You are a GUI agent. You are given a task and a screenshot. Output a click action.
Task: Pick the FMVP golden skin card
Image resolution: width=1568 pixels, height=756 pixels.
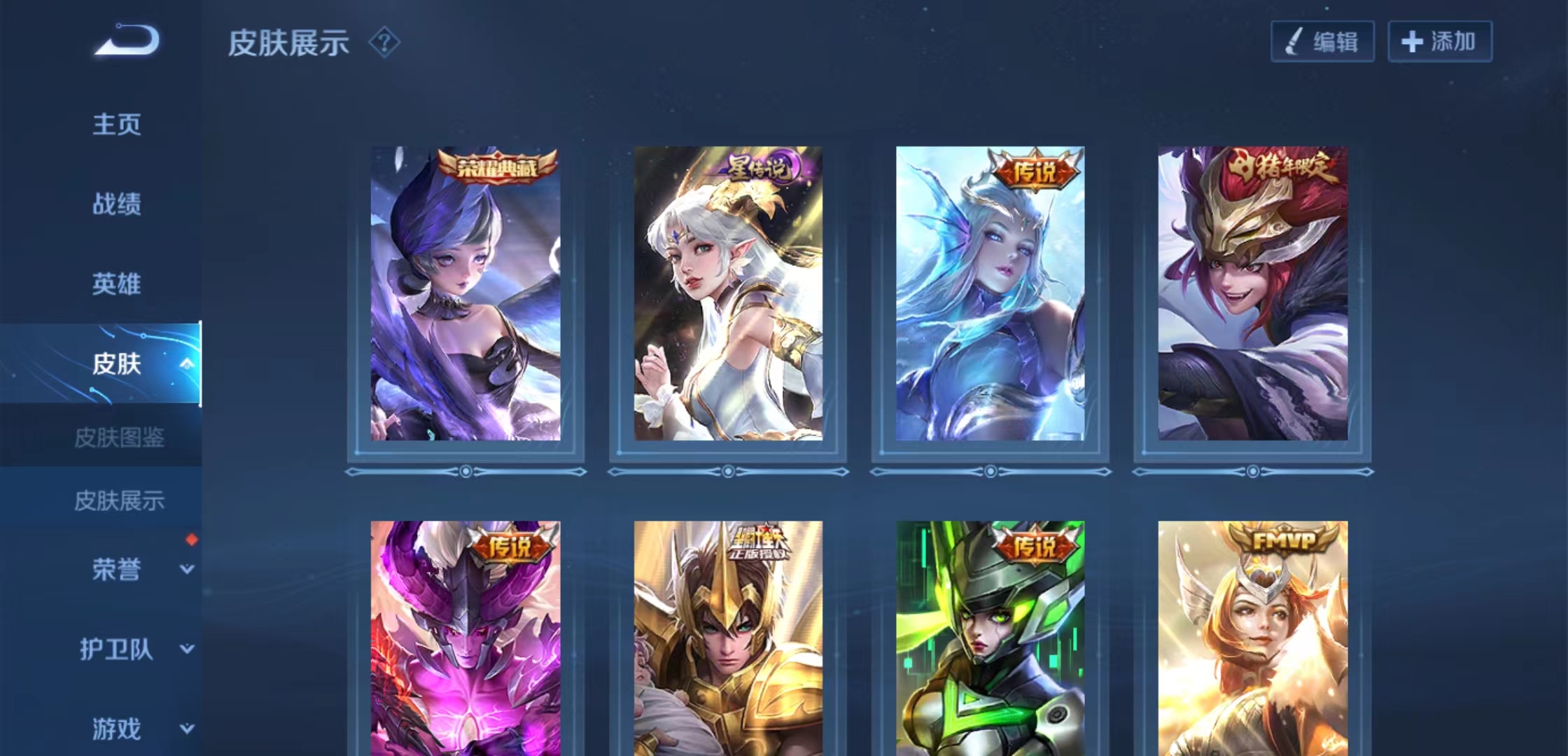[x=1252, y=637]
